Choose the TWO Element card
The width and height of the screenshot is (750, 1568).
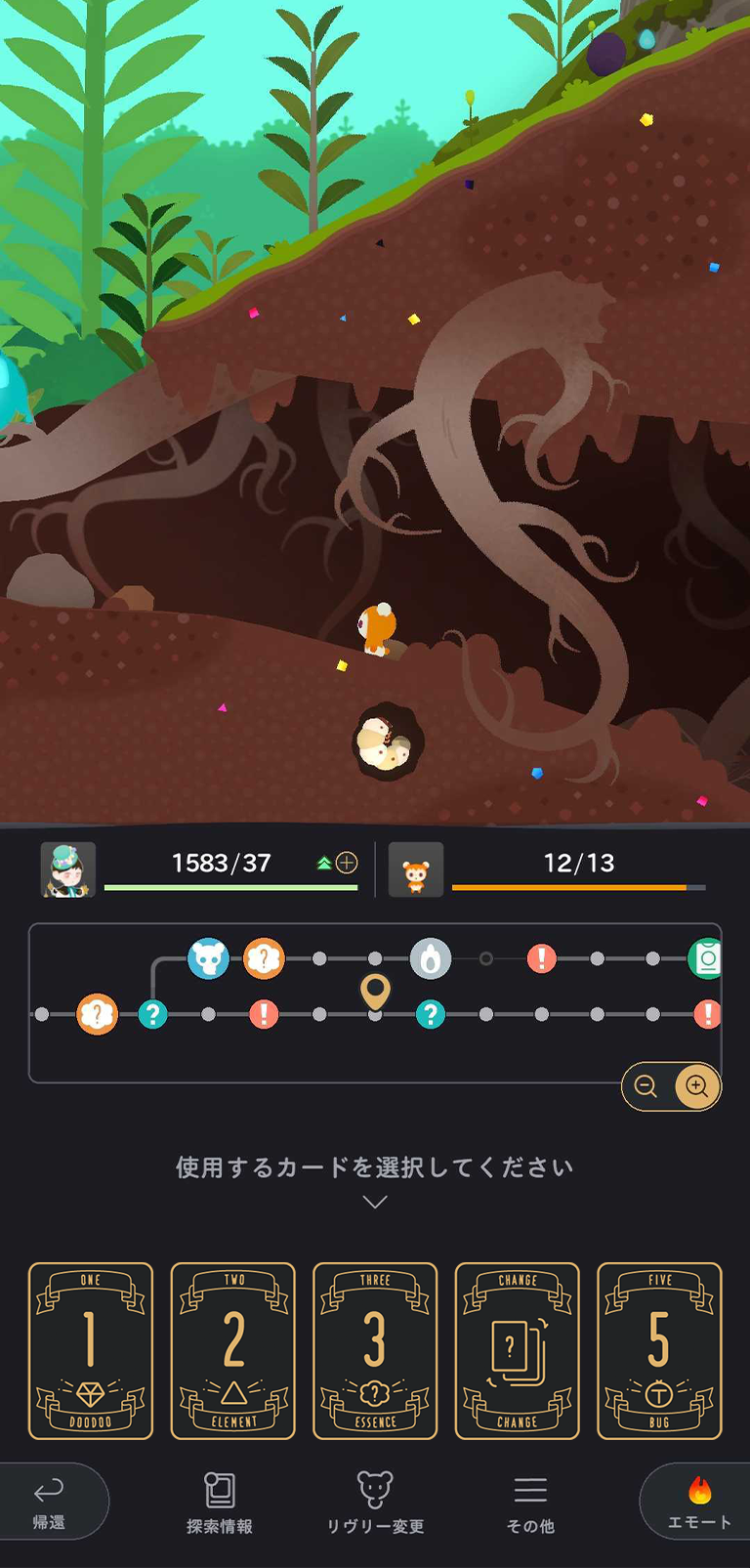[233, 1350]
